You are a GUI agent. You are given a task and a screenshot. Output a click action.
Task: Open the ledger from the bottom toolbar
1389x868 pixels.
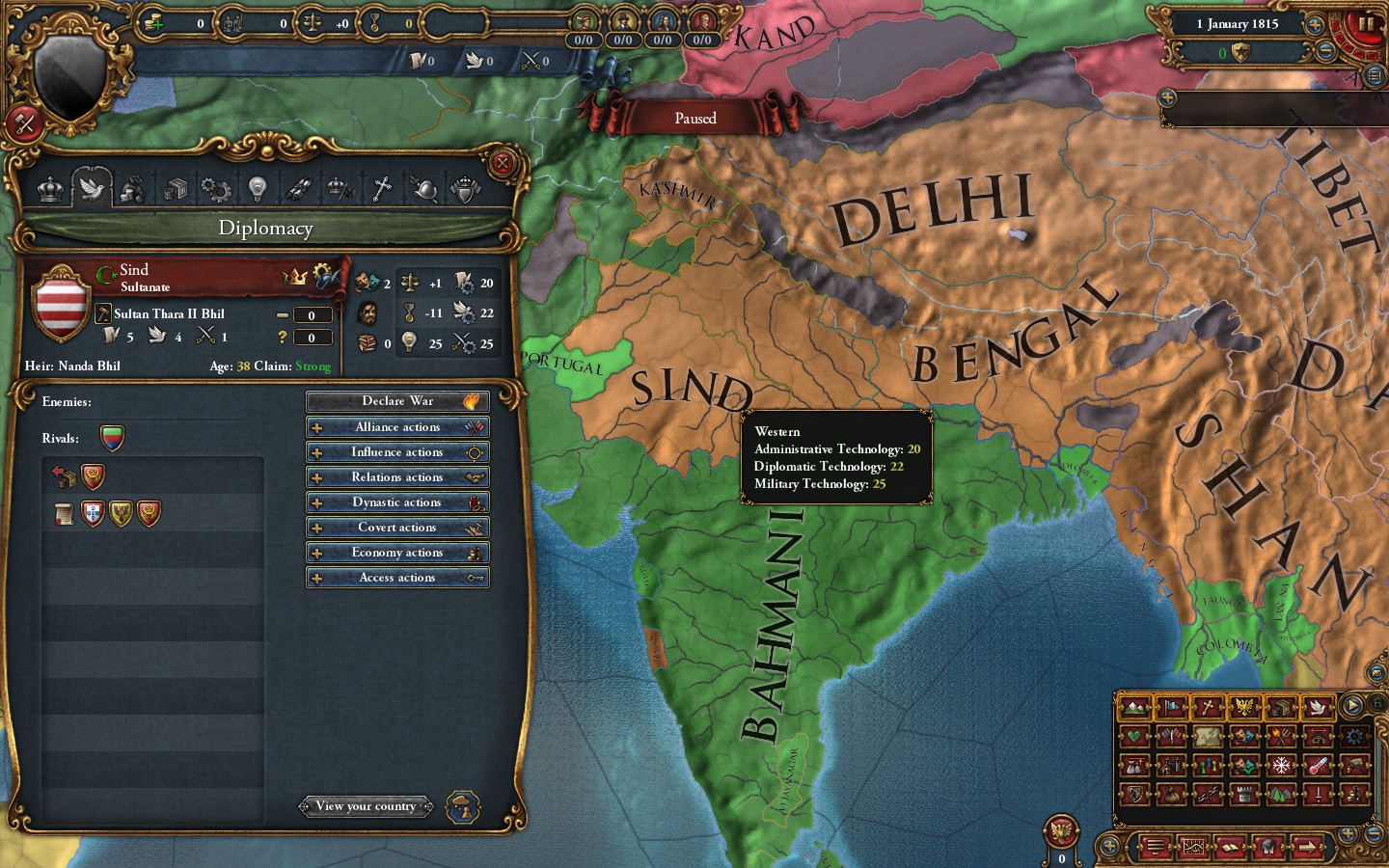pyautogui.click(x=1230, y=847)
